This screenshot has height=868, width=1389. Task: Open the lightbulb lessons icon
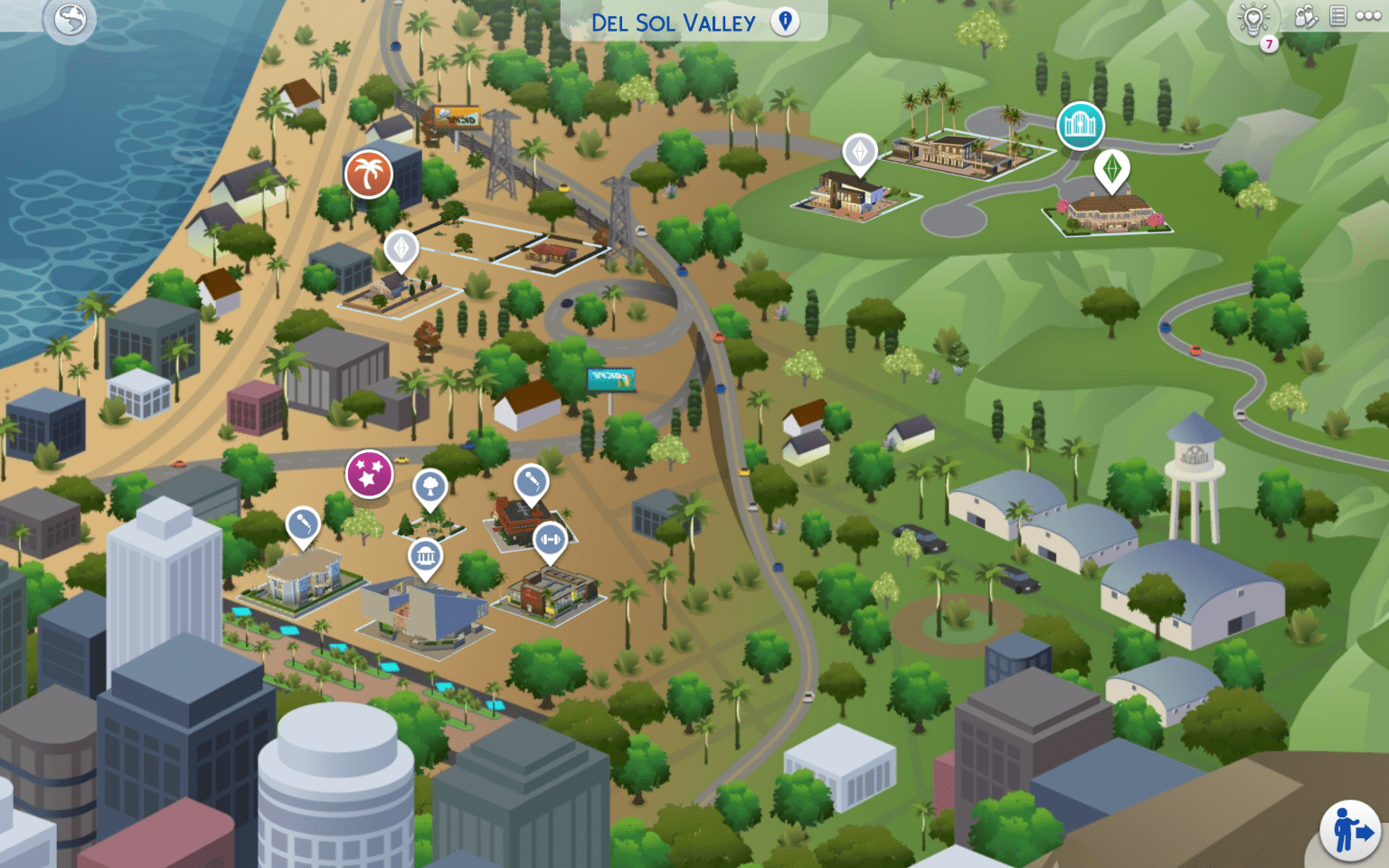click(1254, 19)
